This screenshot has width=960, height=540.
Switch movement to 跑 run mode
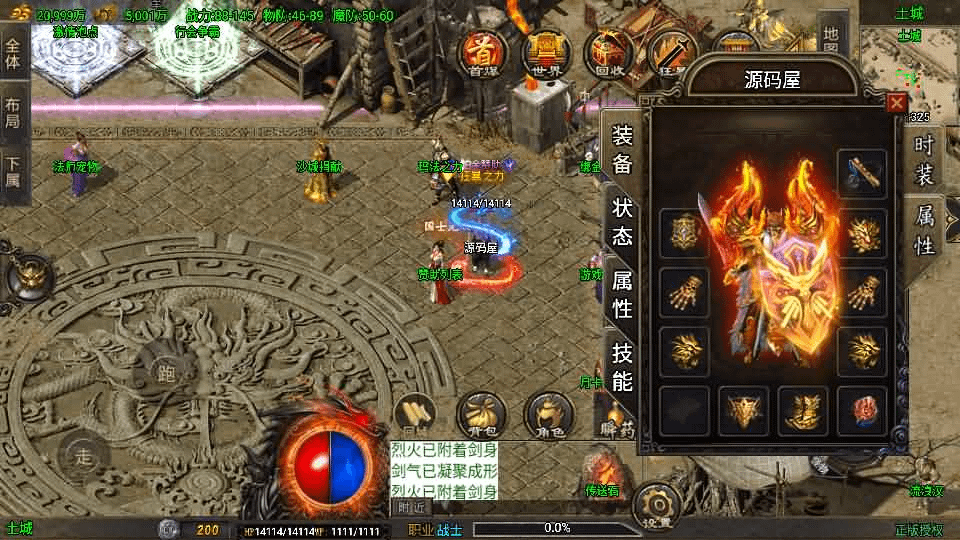166,374
